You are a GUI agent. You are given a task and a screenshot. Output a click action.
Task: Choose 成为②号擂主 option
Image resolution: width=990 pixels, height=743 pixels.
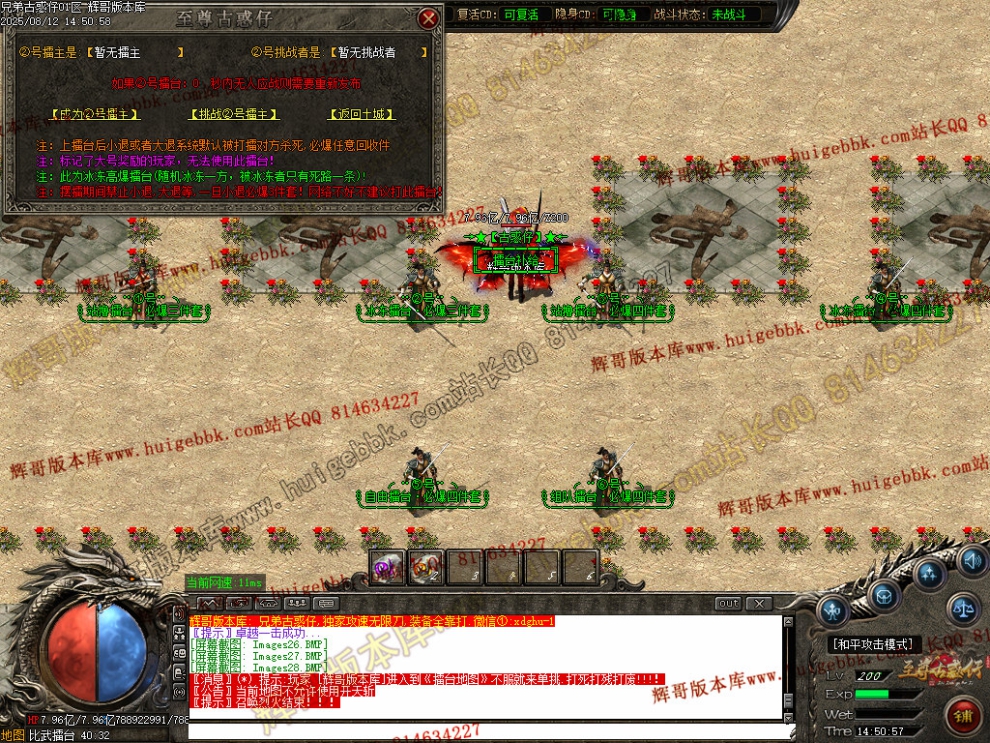pos(88,115)
